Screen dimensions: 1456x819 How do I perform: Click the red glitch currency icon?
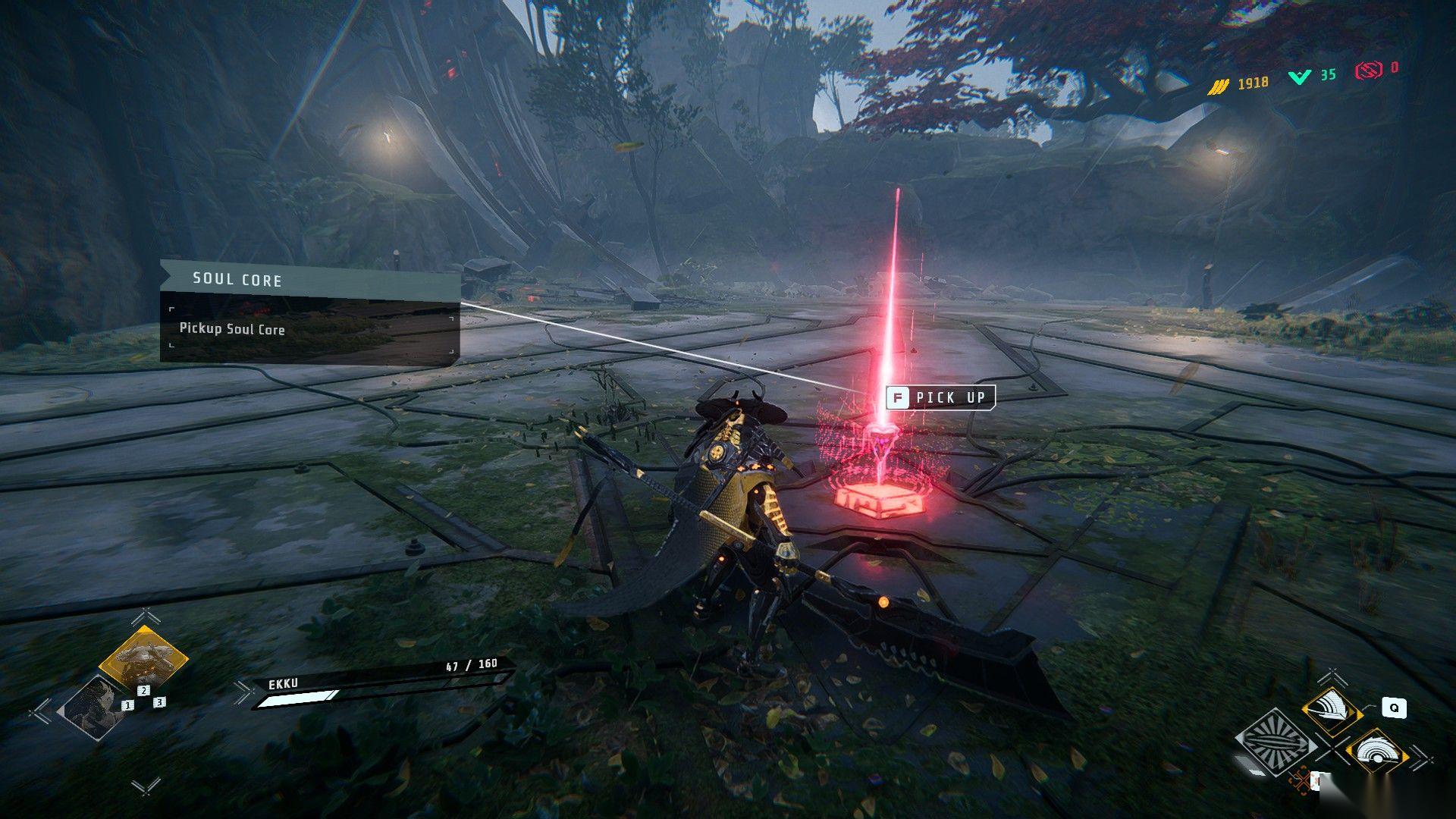pyautogui.click(x=1368, y=71)
